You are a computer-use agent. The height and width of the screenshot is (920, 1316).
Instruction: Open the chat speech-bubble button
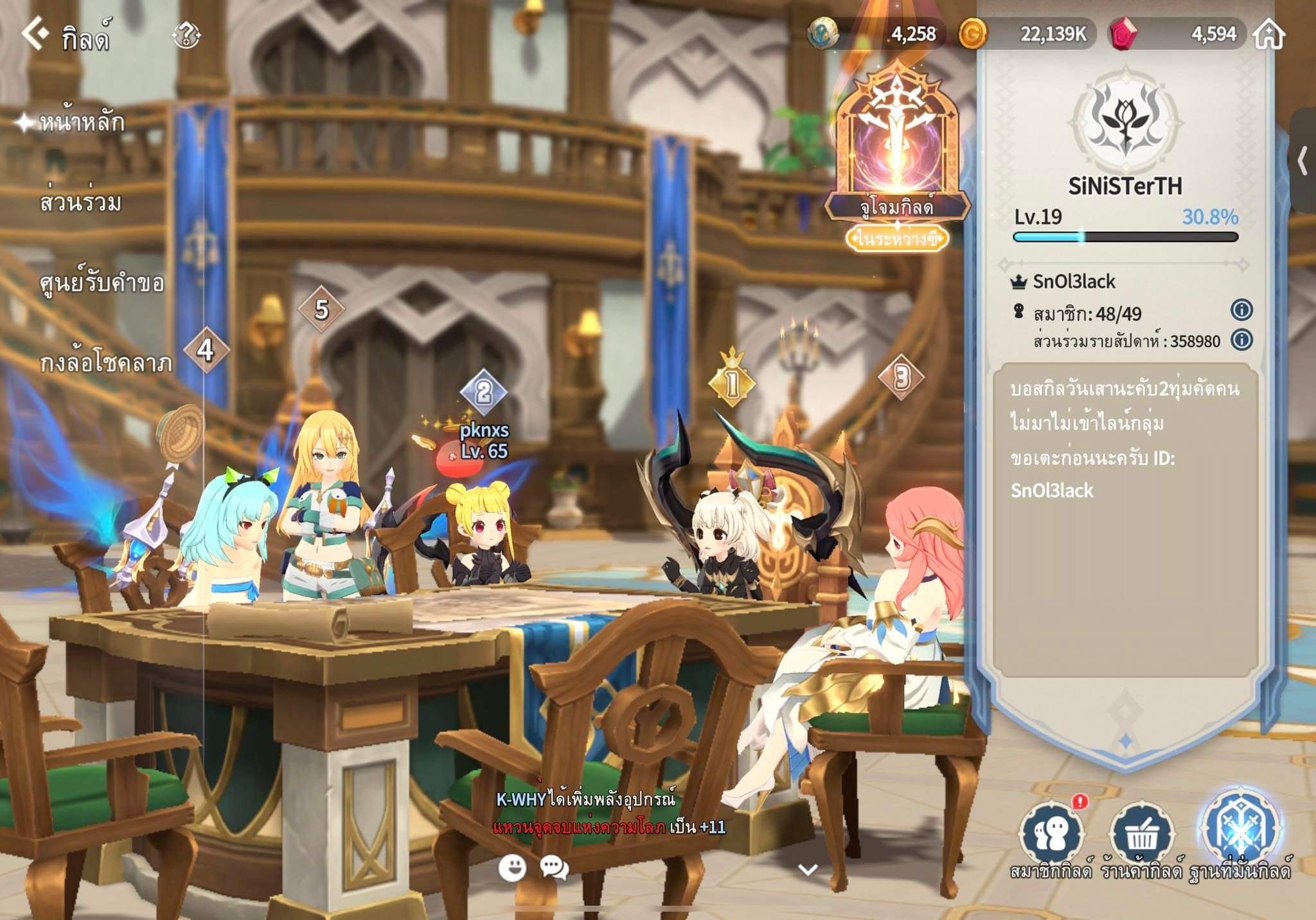(554, 868)
